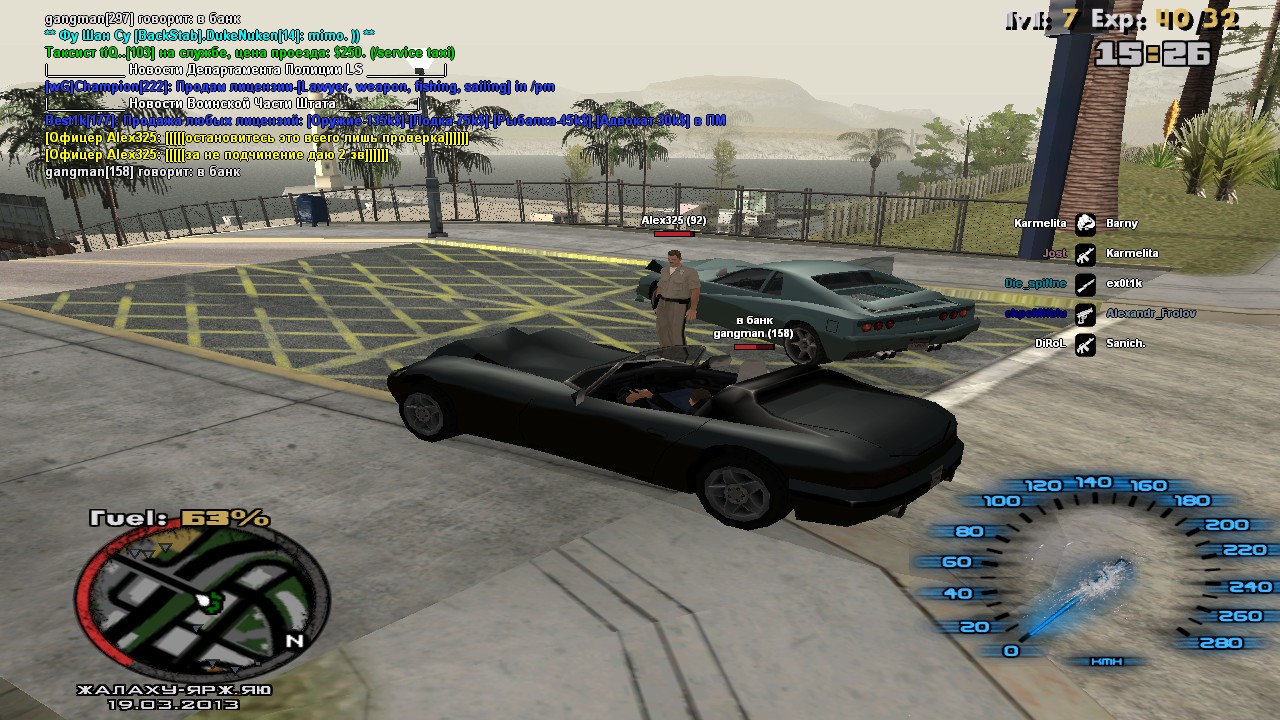Click the sniper rifle icon beside ex0t1k
This screenshot has width=1280, height=720.
(x=1085, y=284)
